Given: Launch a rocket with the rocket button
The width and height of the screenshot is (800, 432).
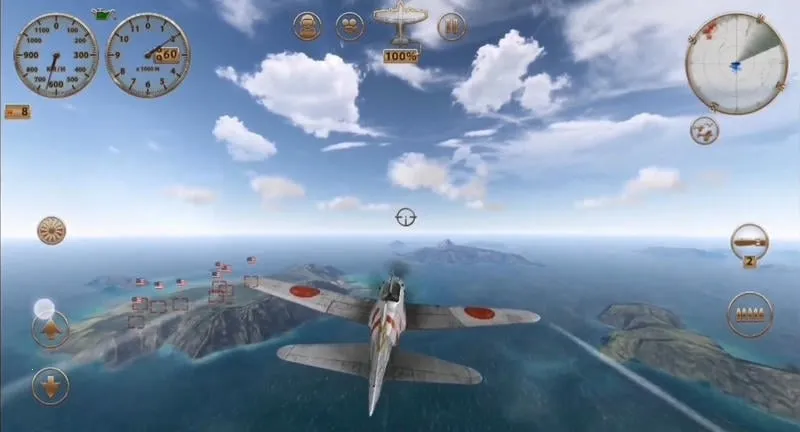Looking at the screenshot, I should [x=749, y=241].
